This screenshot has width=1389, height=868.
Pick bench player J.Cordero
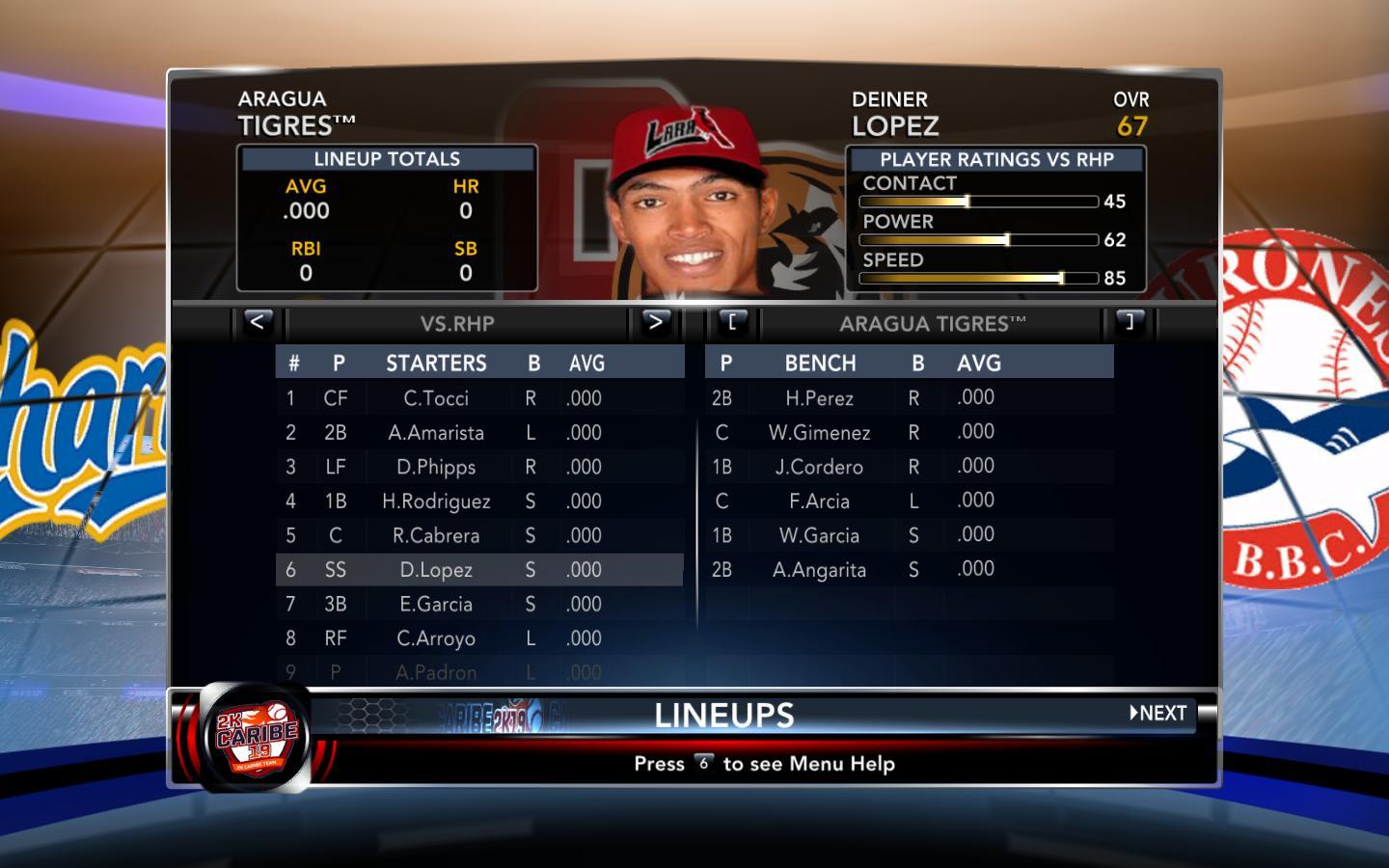click(x=819, y=468)
